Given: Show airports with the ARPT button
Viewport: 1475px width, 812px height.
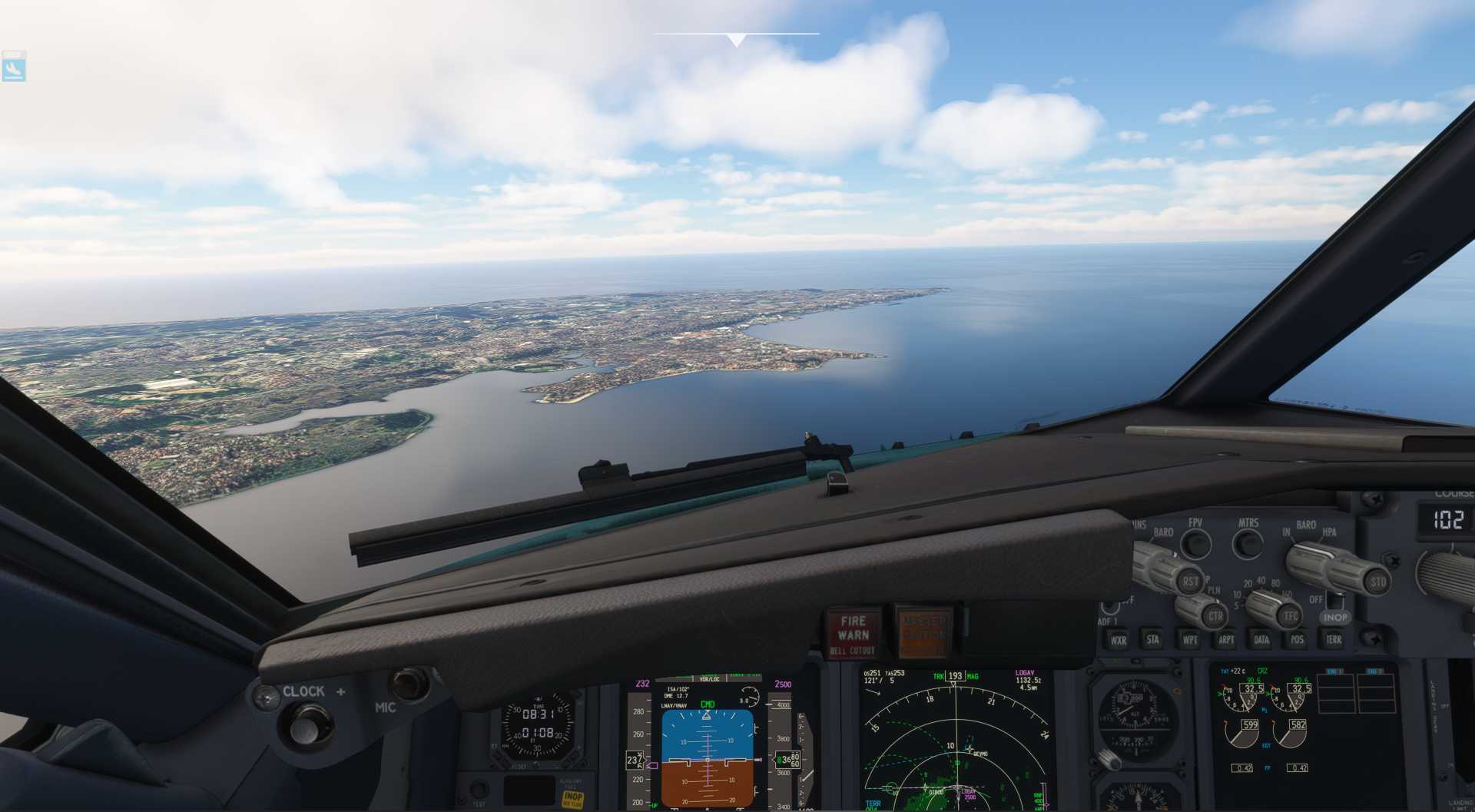Looking at the screenshot, I should (x=1226, y=639).
